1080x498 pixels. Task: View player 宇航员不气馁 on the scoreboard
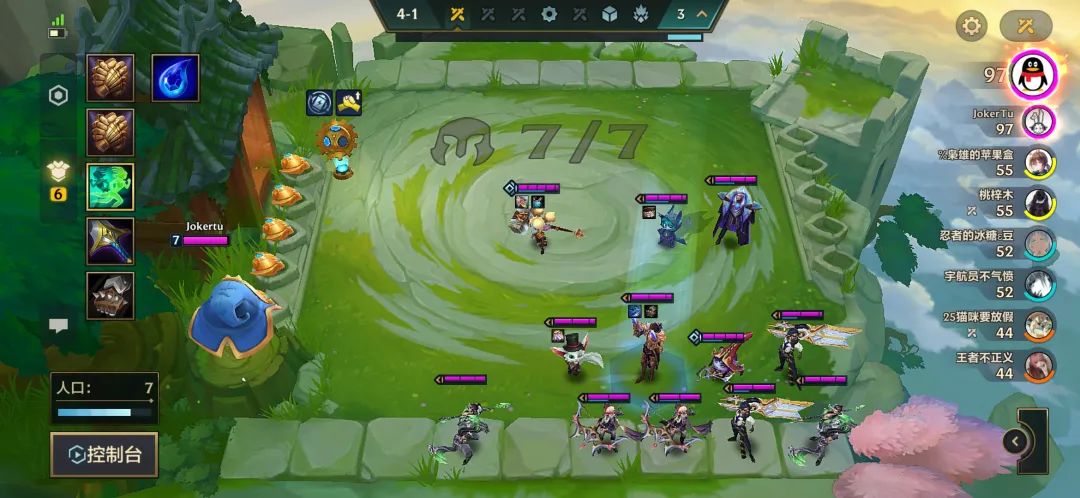click(x=1040, y=285)
